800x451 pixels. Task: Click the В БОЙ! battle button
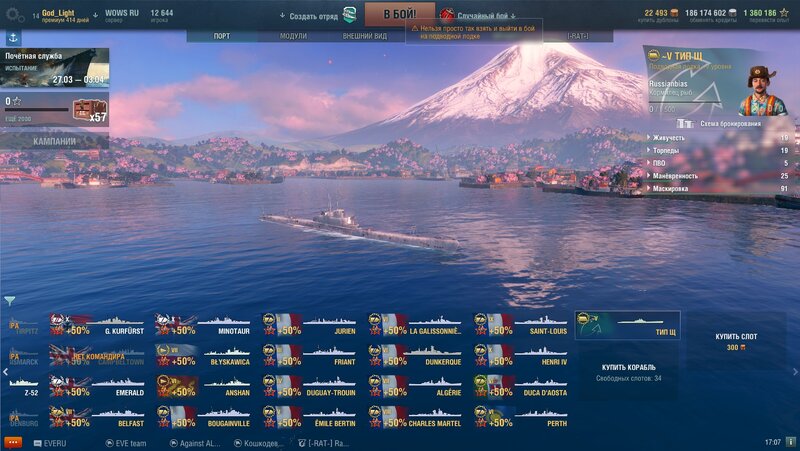coord(399,14)
